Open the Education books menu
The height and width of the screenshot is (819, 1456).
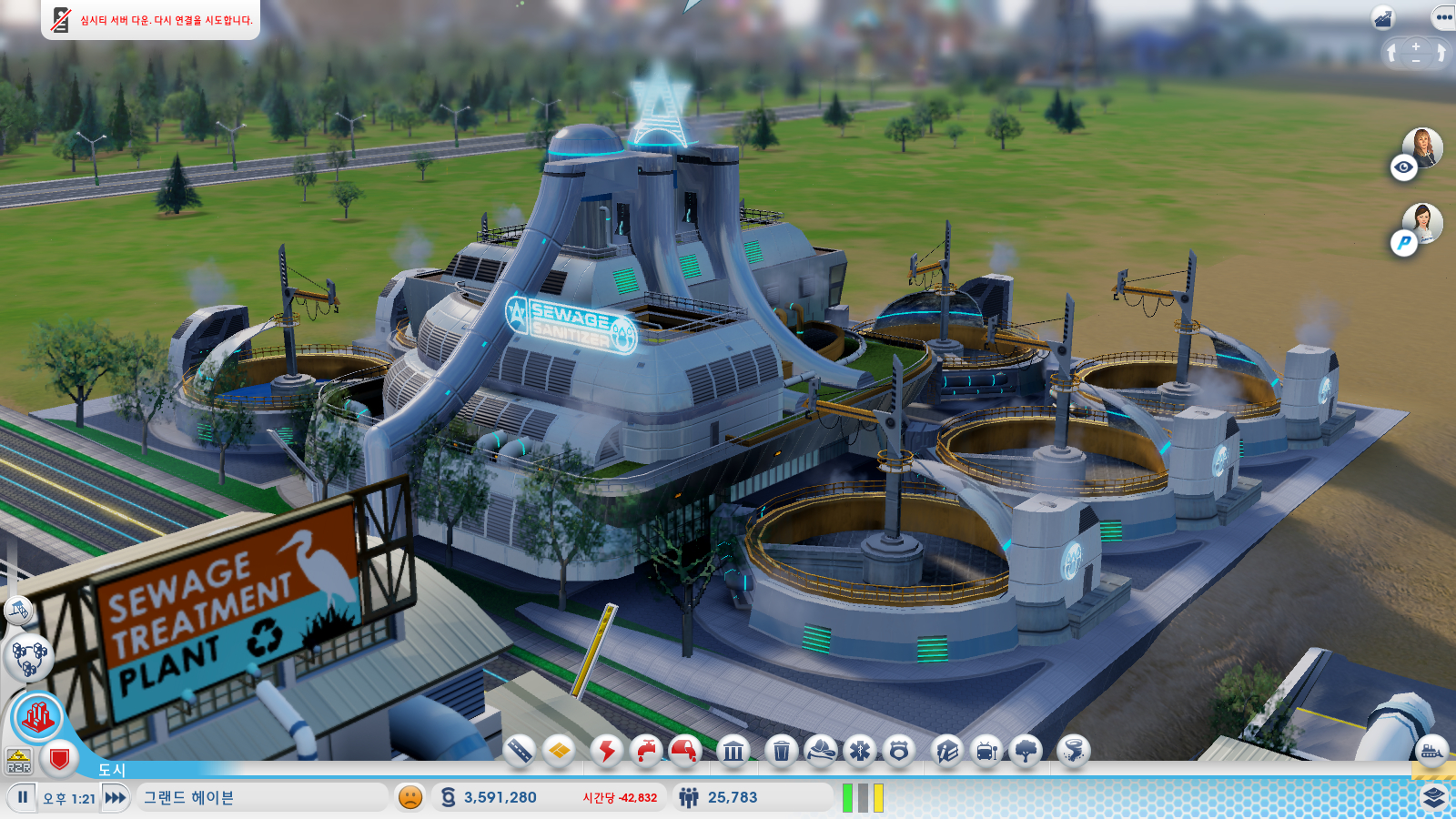pos(947,751)
